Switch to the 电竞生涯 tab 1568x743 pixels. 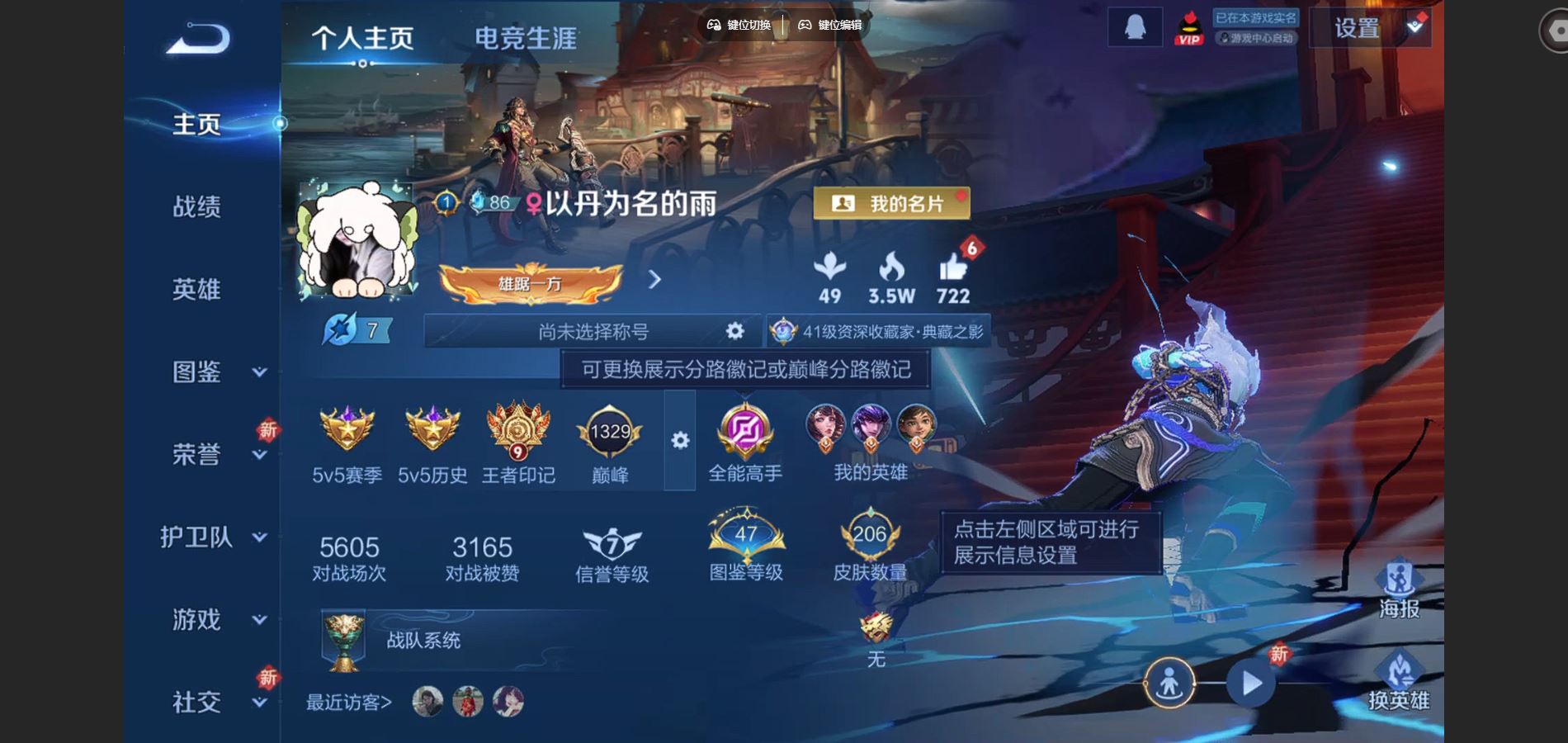[x=527, y=35]
